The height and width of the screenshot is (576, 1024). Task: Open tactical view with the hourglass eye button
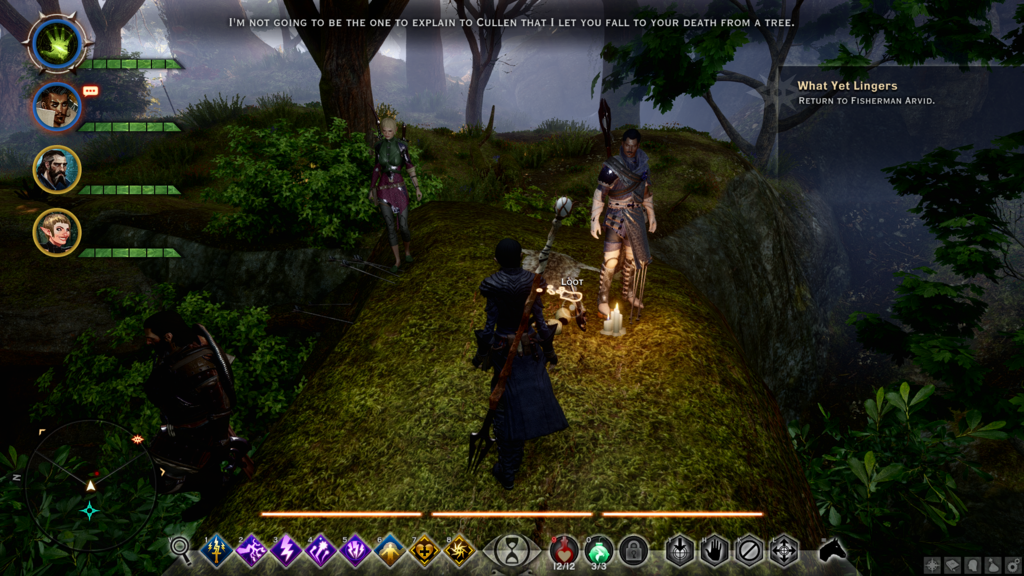click(512, 550)
